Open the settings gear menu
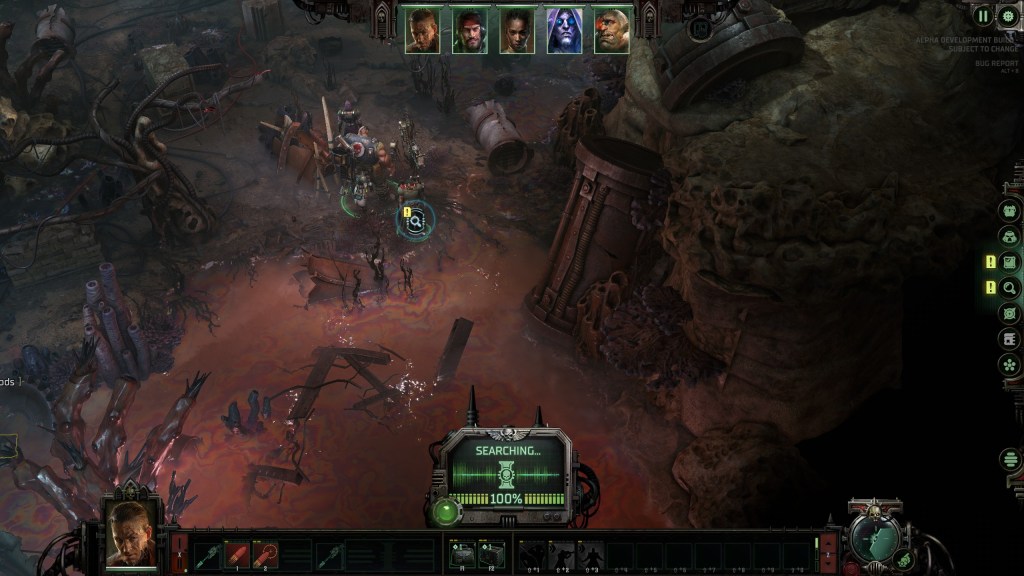Image resolution: width=1024 pixels, height=576 pixels. (x=1008, y=16)
